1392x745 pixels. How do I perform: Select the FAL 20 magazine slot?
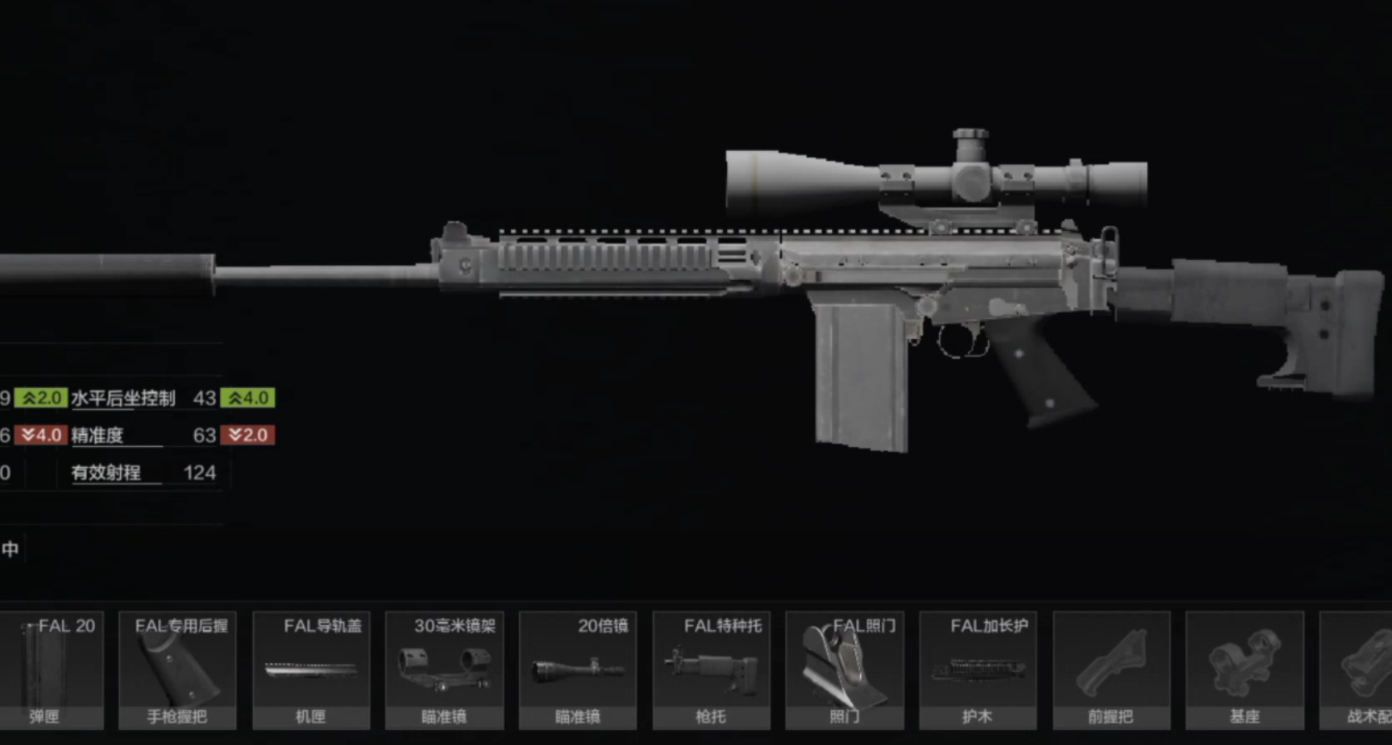pos(52,670)
